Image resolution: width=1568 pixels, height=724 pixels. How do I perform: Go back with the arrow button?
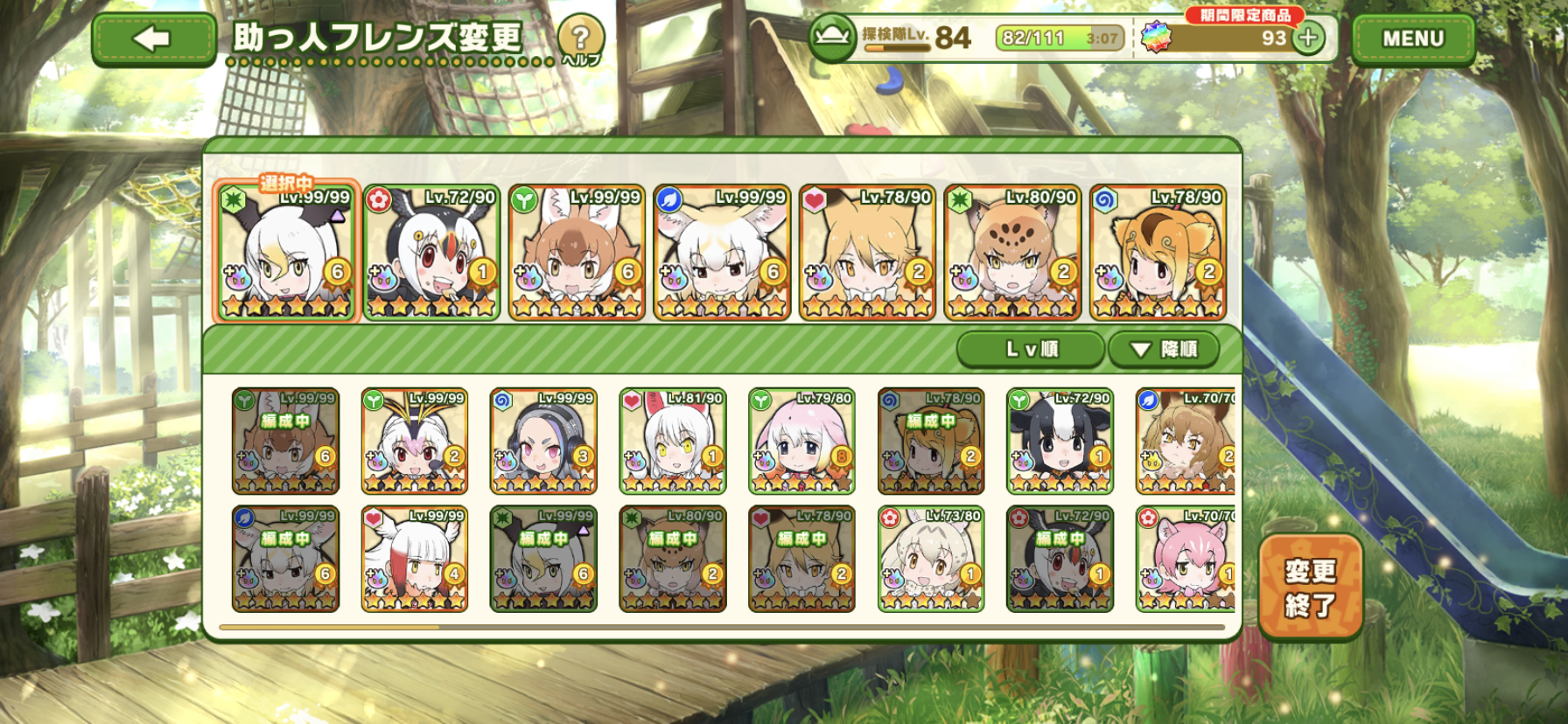[153, 39]
